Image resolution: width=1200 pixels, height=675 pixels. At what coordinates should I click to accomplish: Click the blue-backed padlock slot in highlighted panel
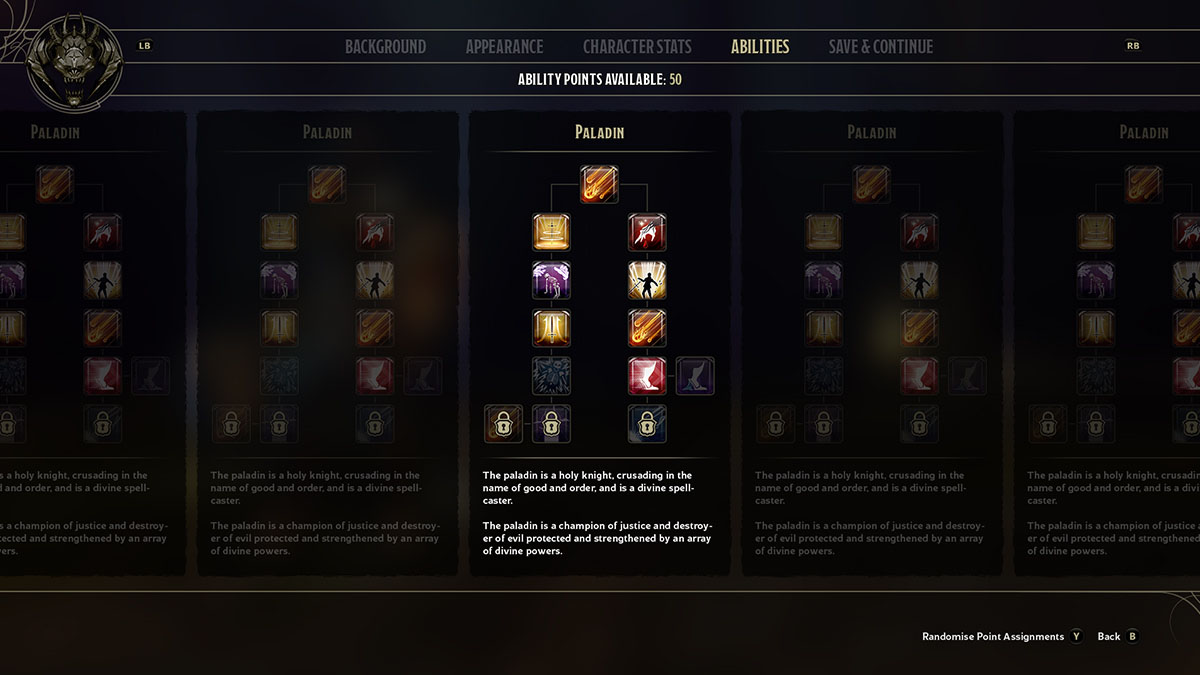pos(647,424)
